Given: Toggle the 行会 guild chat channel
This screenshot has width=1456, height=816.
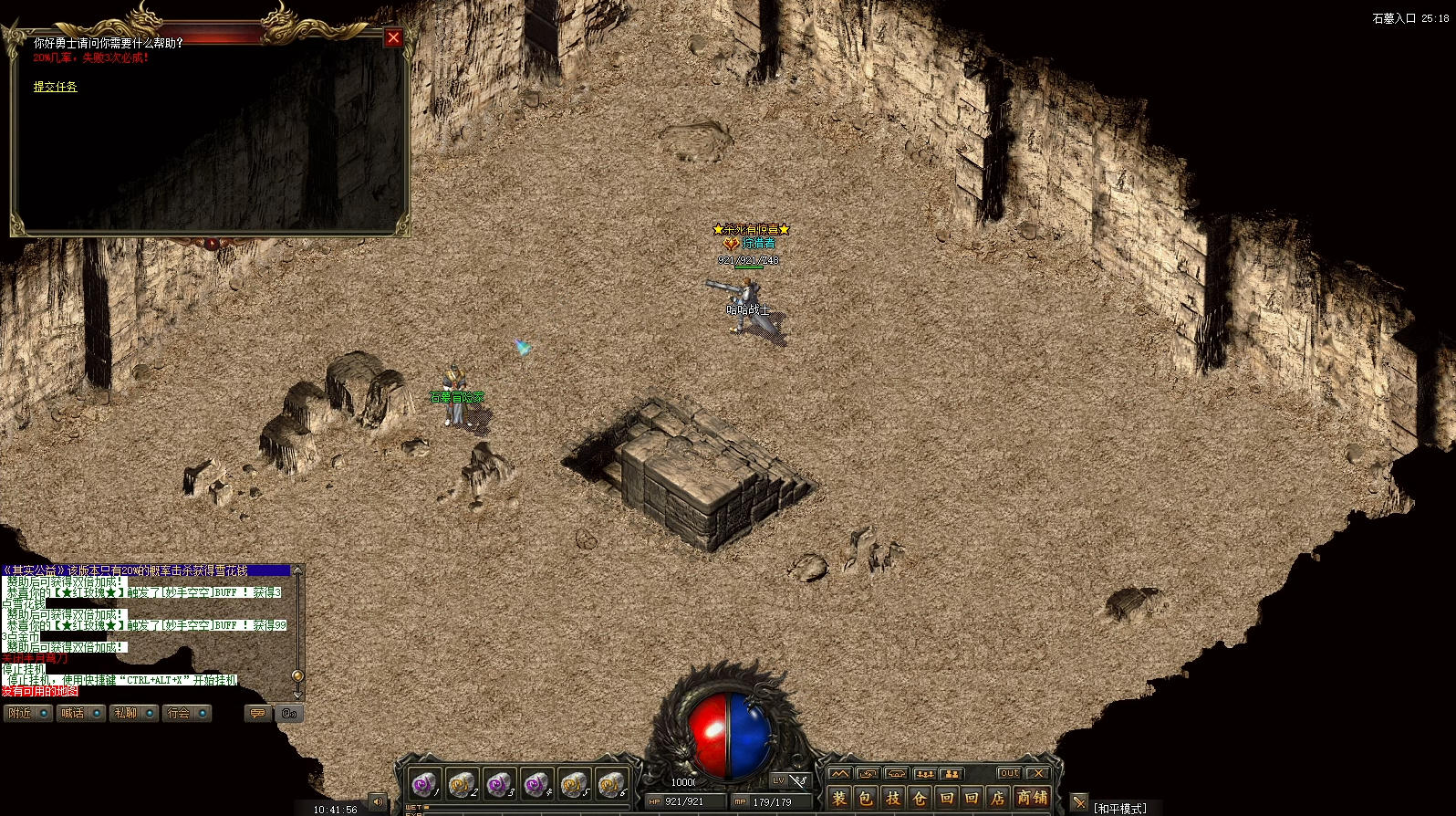Looking at the screenshot, I should point(187,713).
